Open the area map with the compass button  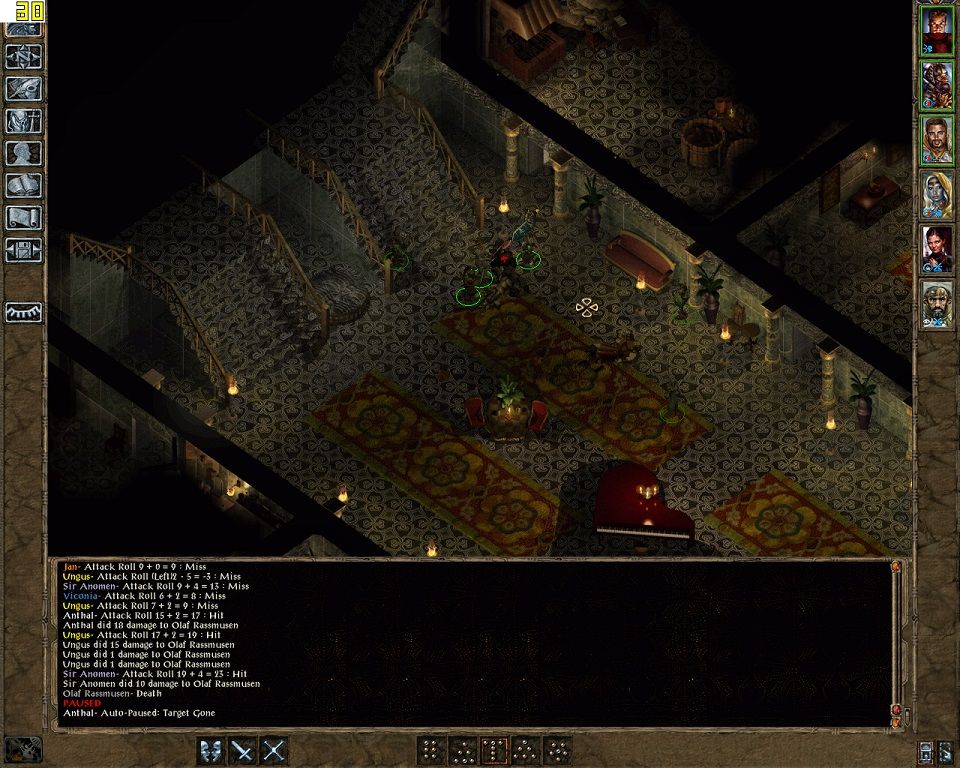[23, 56]
